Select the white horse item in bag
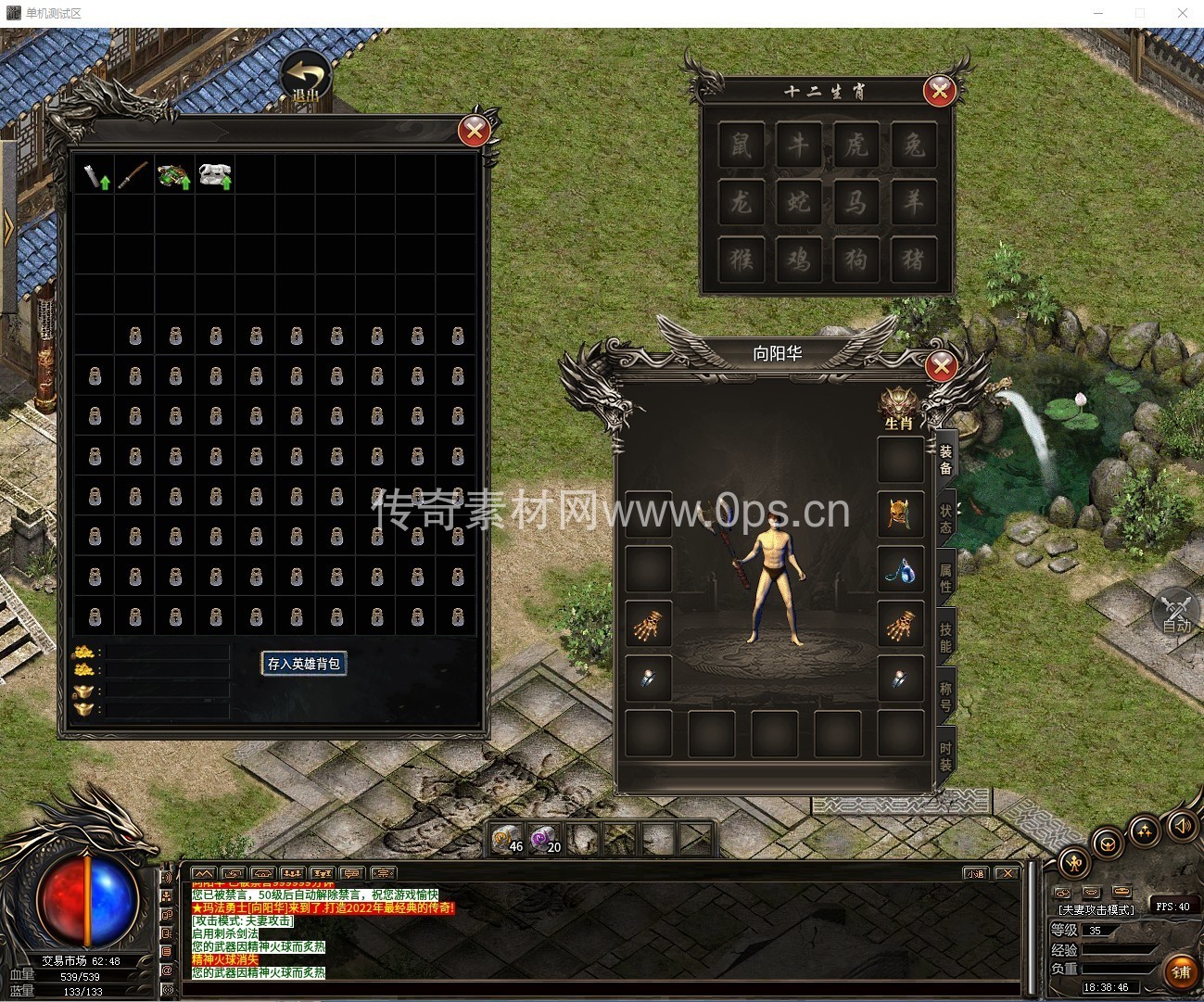The width and height of the screenshot is (1204, 1002). coord(214,175)
